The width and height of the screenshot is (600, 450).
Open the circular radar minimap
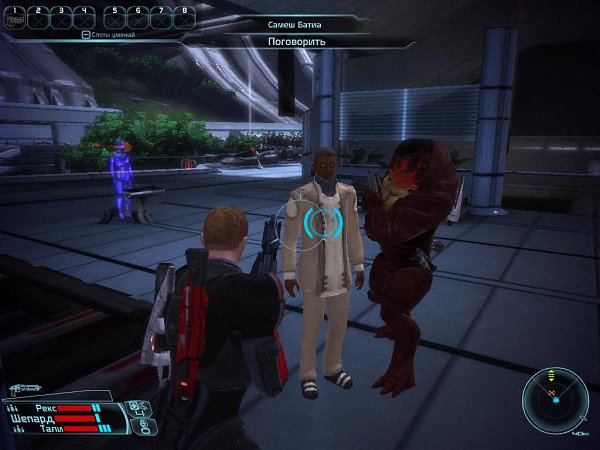point(555,400)
